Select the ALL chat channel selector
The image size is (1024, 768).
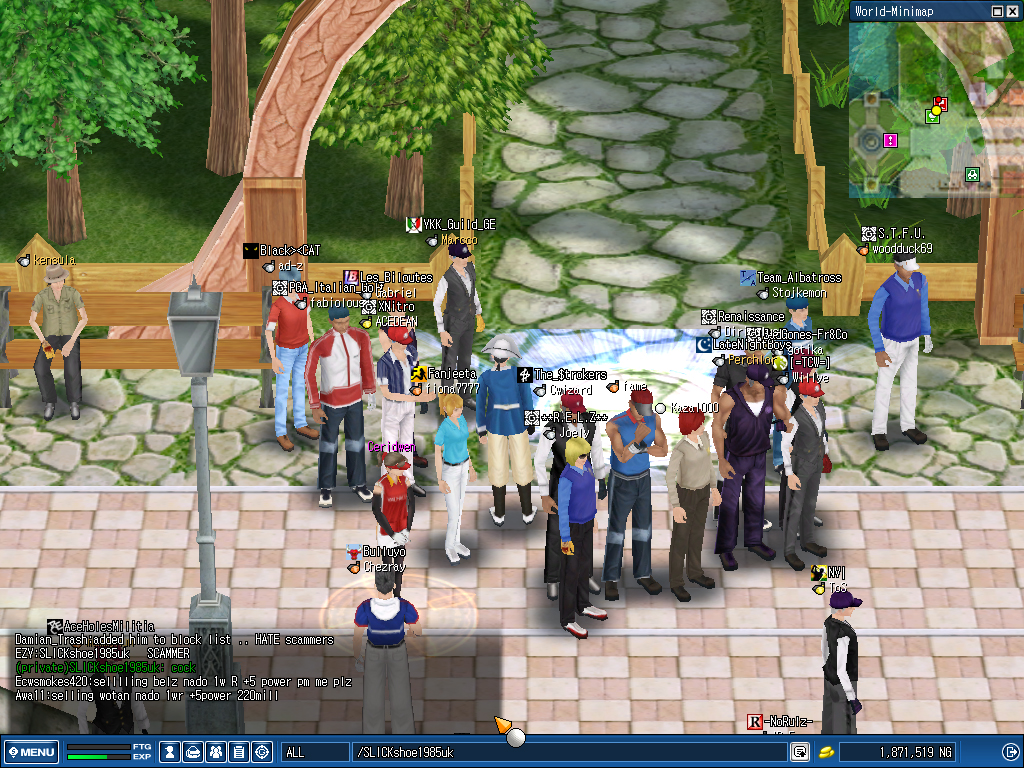[315, 752]
